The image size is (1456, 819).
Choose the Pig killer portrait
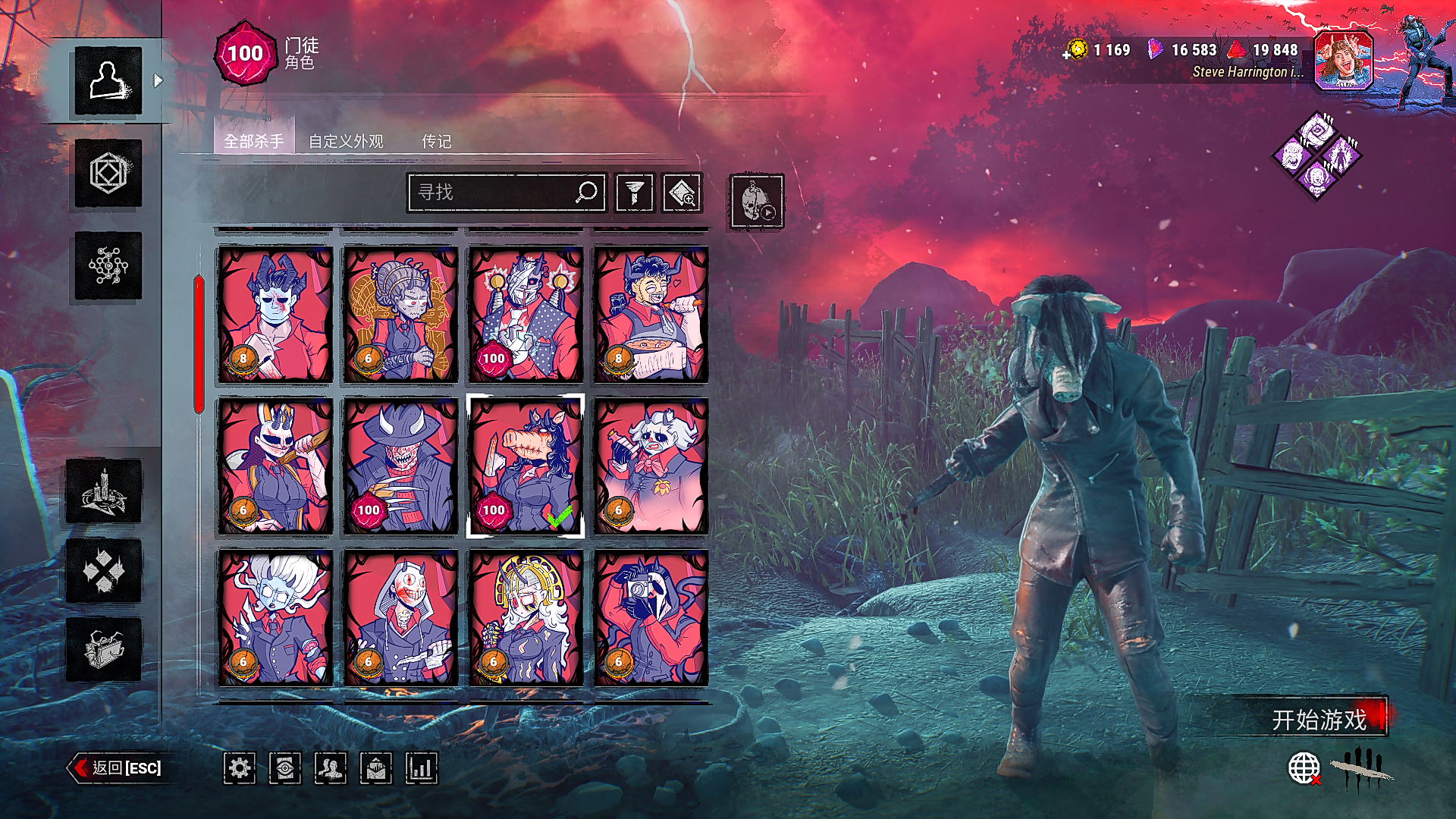pos(526,466)
